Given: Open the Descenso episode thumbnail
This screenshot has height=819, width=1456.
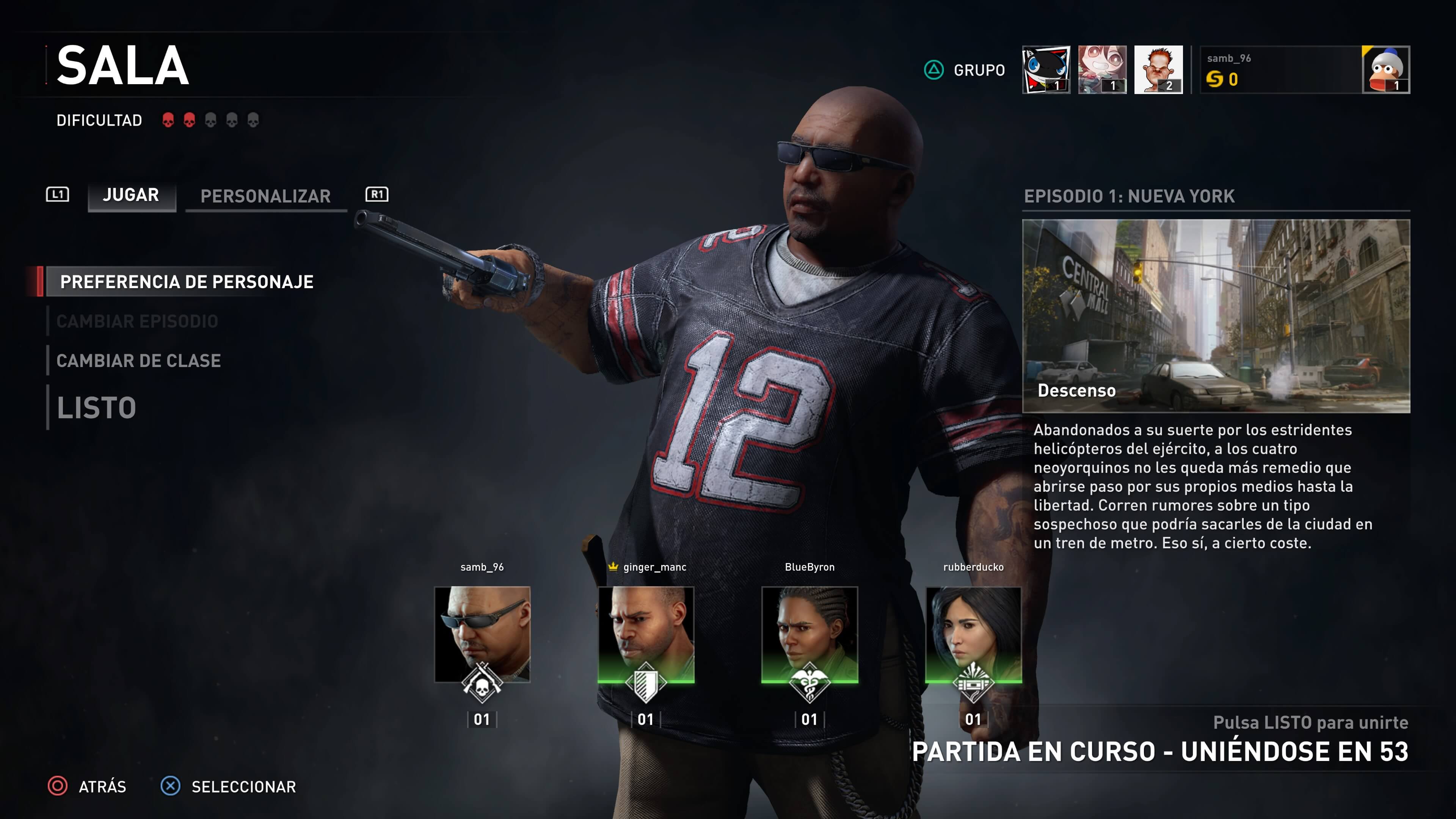Looking at the screenshot, I should click(x=1216, y=316).
